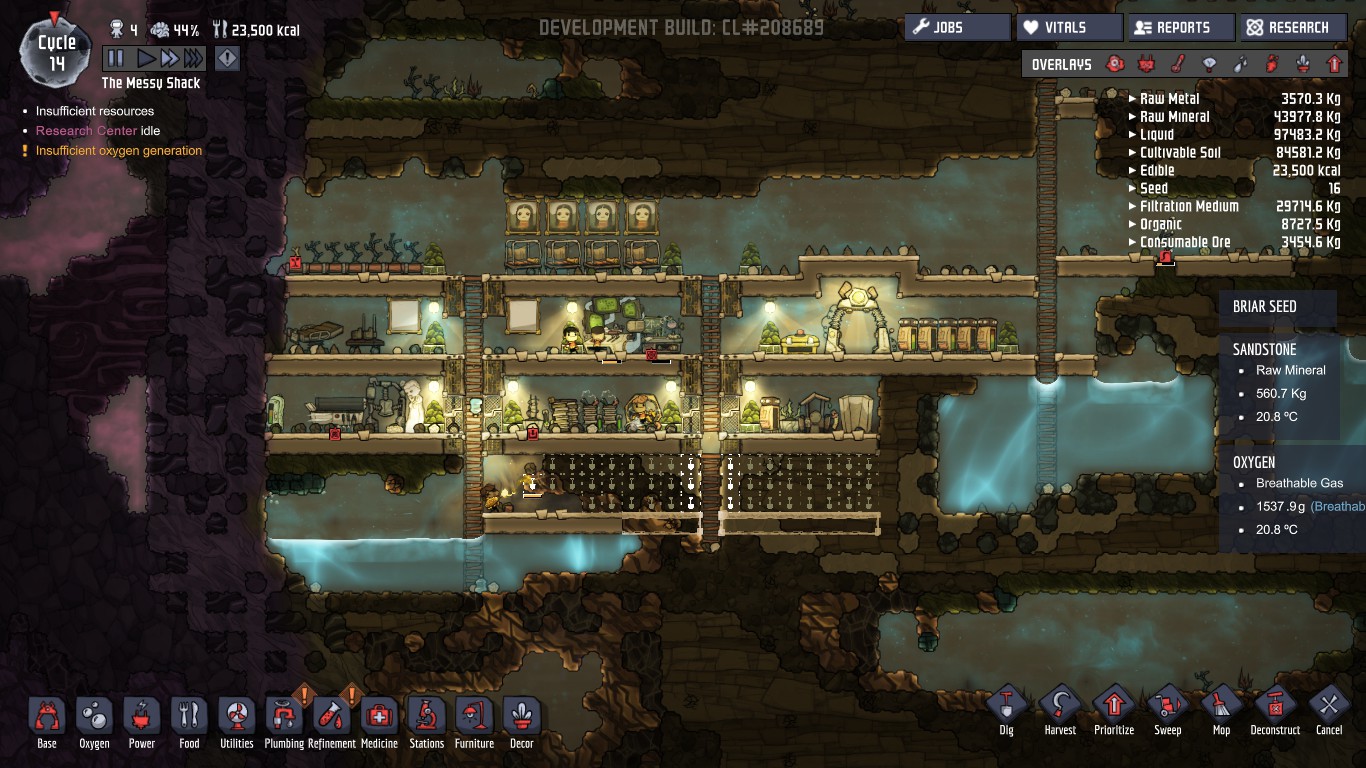Set game speed to triple fast-forward
The image size is (1366, 768).
(193, 59)
